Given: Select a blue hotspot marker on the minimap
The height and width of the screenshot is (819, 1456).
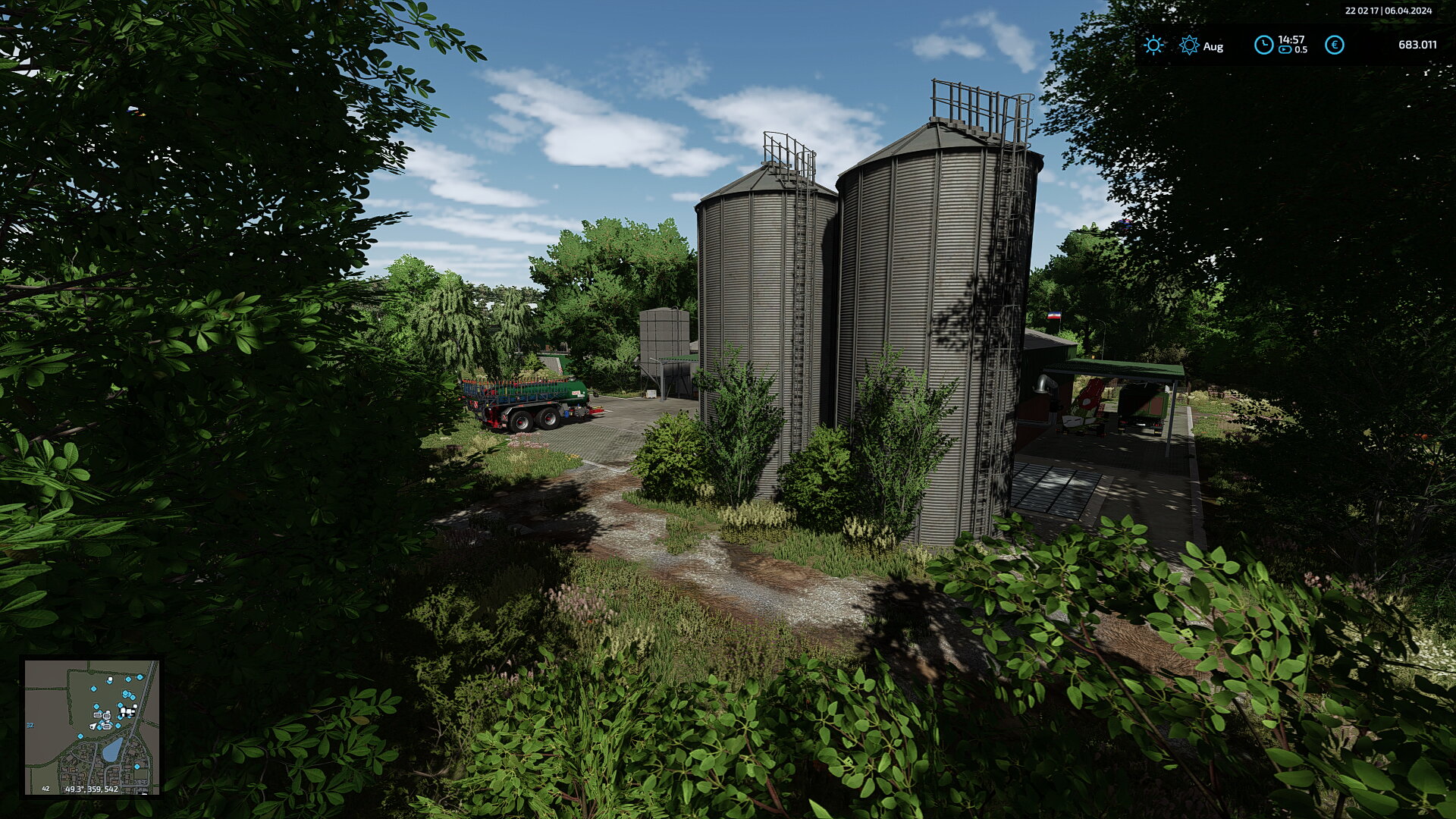Looking at the screenshot, I should (93, 689).
